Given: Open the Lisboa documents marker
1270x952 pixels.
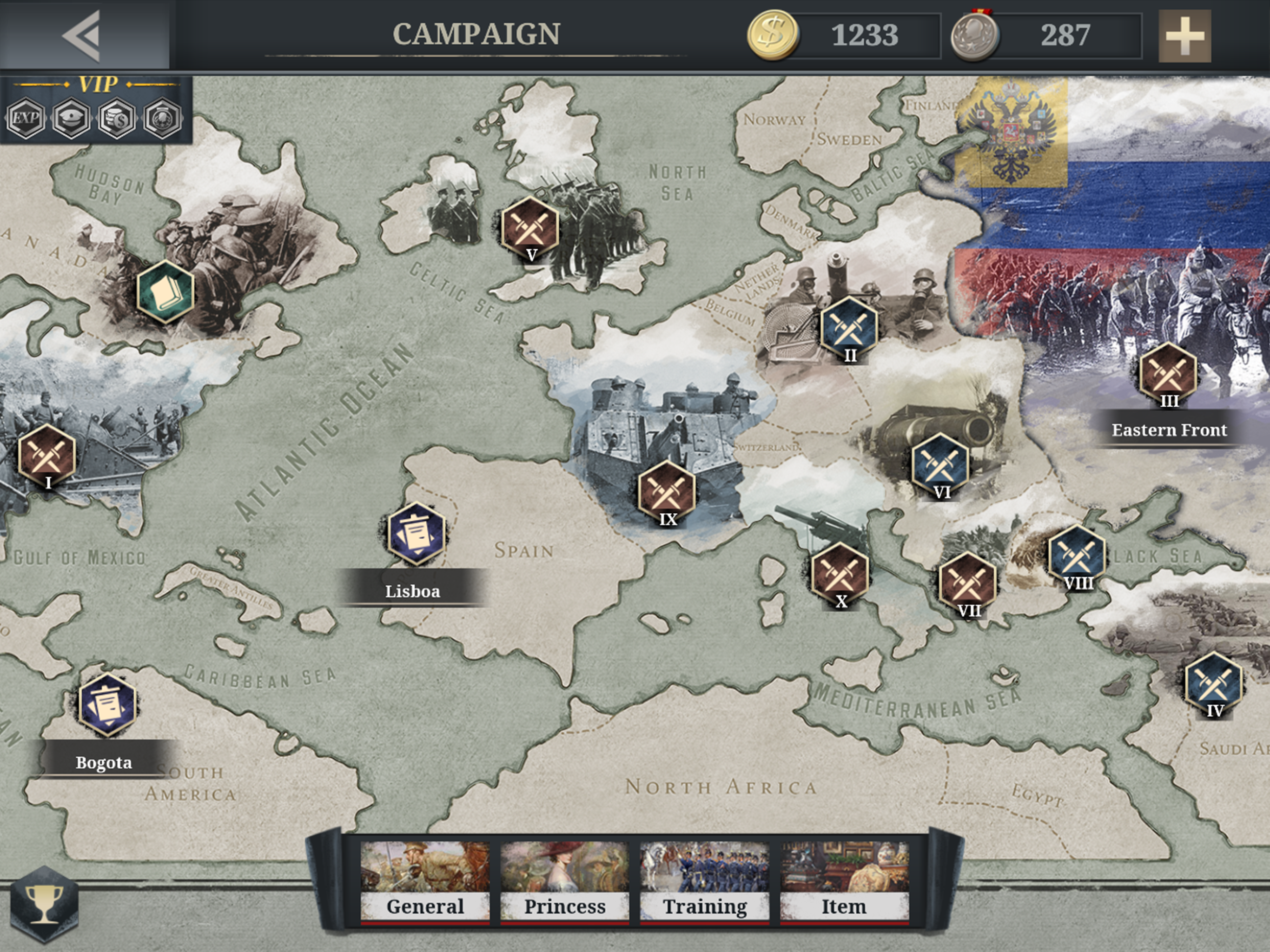Looking at the screenshot, I should coord(416,533).
